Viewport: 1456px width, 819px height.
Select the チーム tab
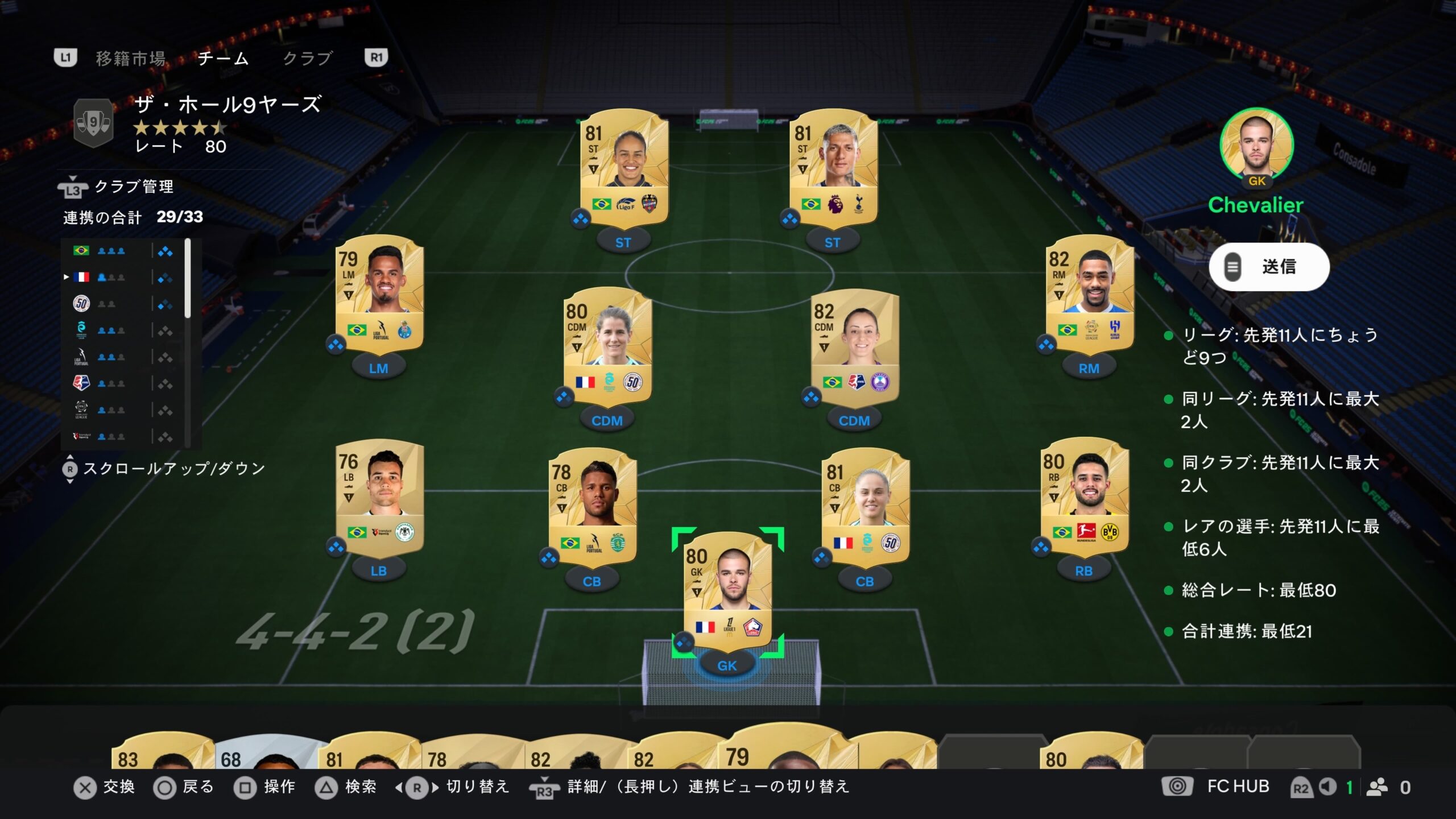[223, 58]
